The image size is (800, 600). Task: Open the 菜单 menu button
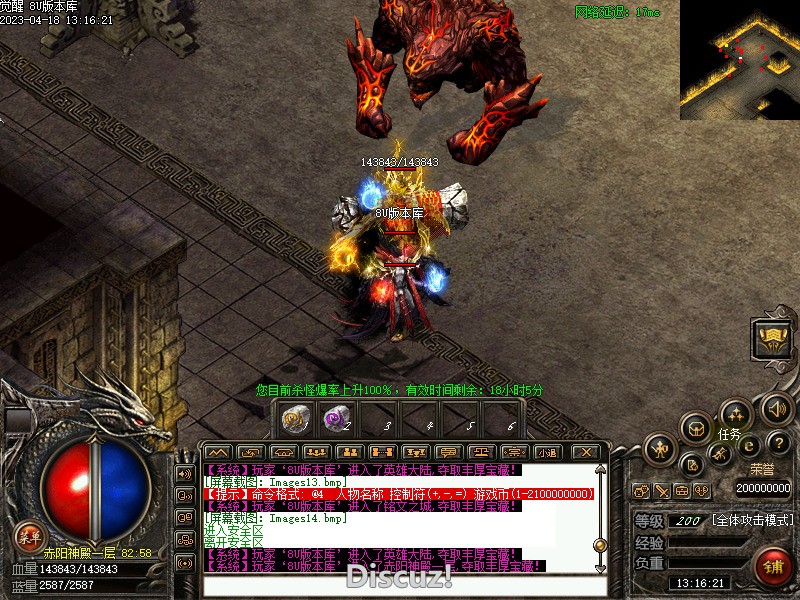29,537
